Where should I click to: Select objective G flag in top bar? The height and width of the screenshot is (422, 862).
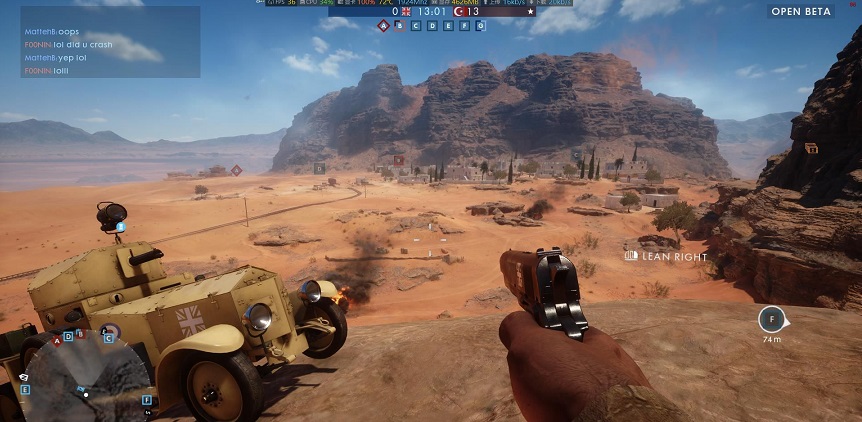click(x=480, y=25)
